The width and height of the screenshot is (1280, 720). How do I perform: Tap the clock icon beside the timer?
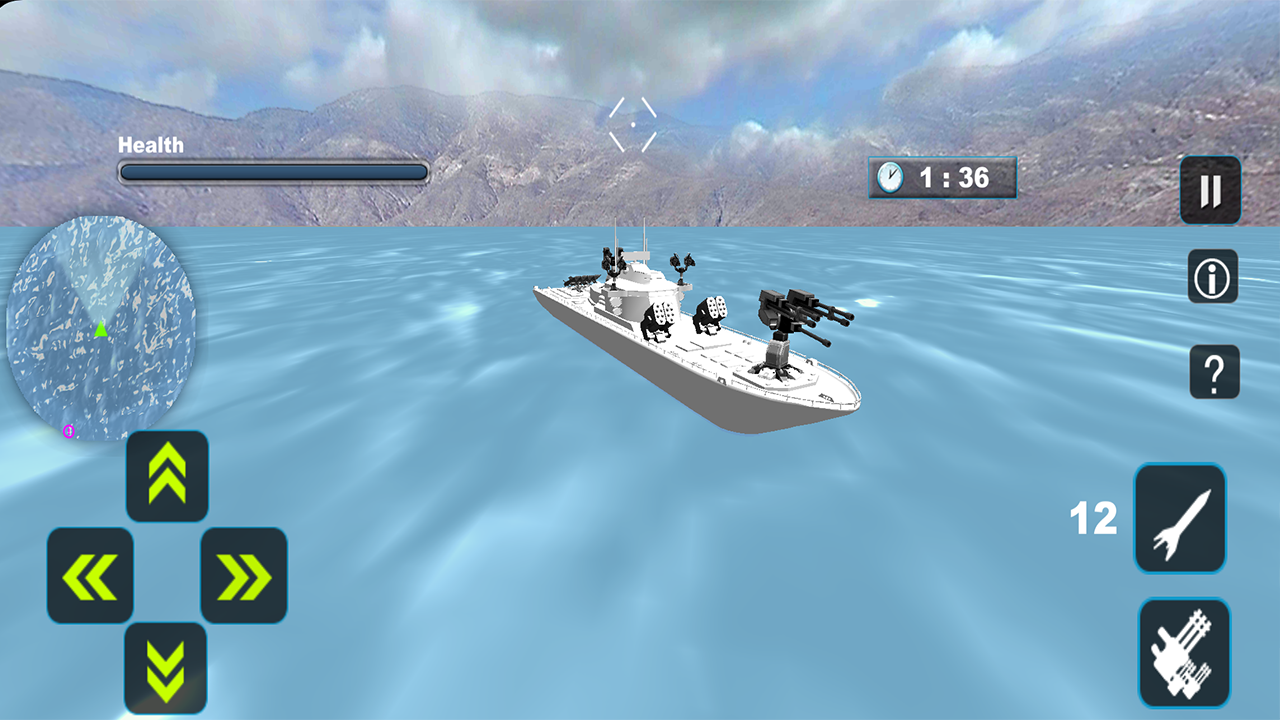pos(891,177)
